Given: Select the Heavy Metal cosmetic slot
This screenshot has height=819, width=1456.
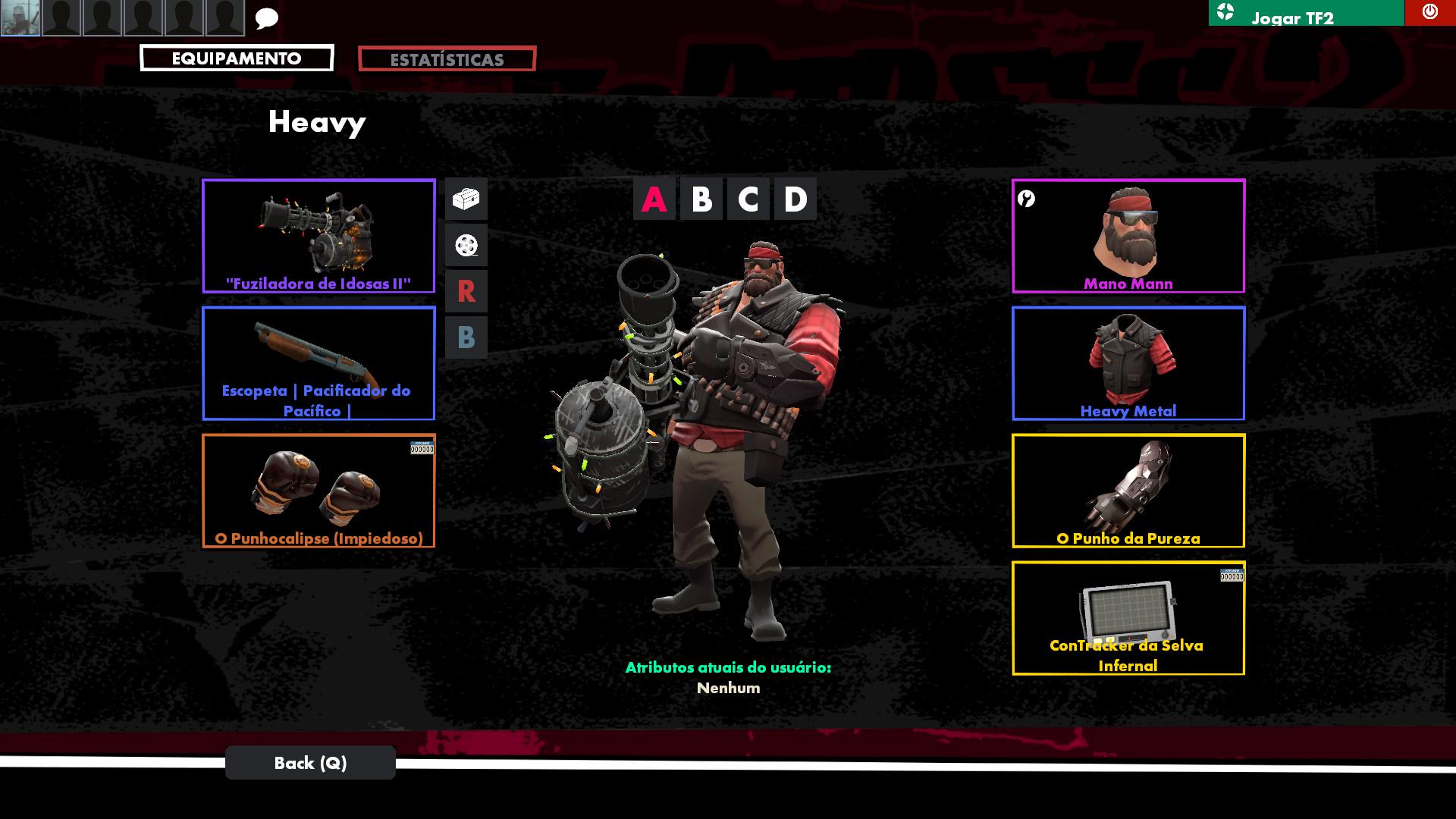Looking at the screenshot, I should (x=1128, y=364).
